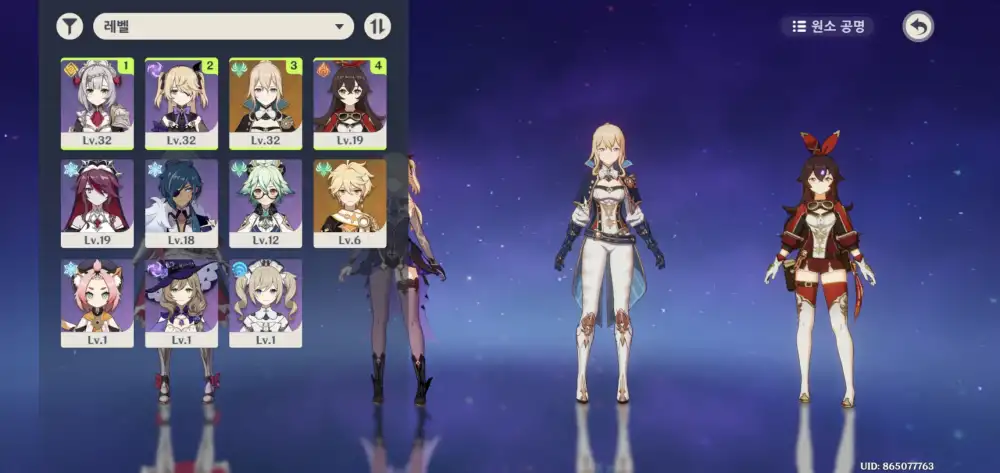Go back with the return arrow button
1000x473 pixels.
coord(918,26)
